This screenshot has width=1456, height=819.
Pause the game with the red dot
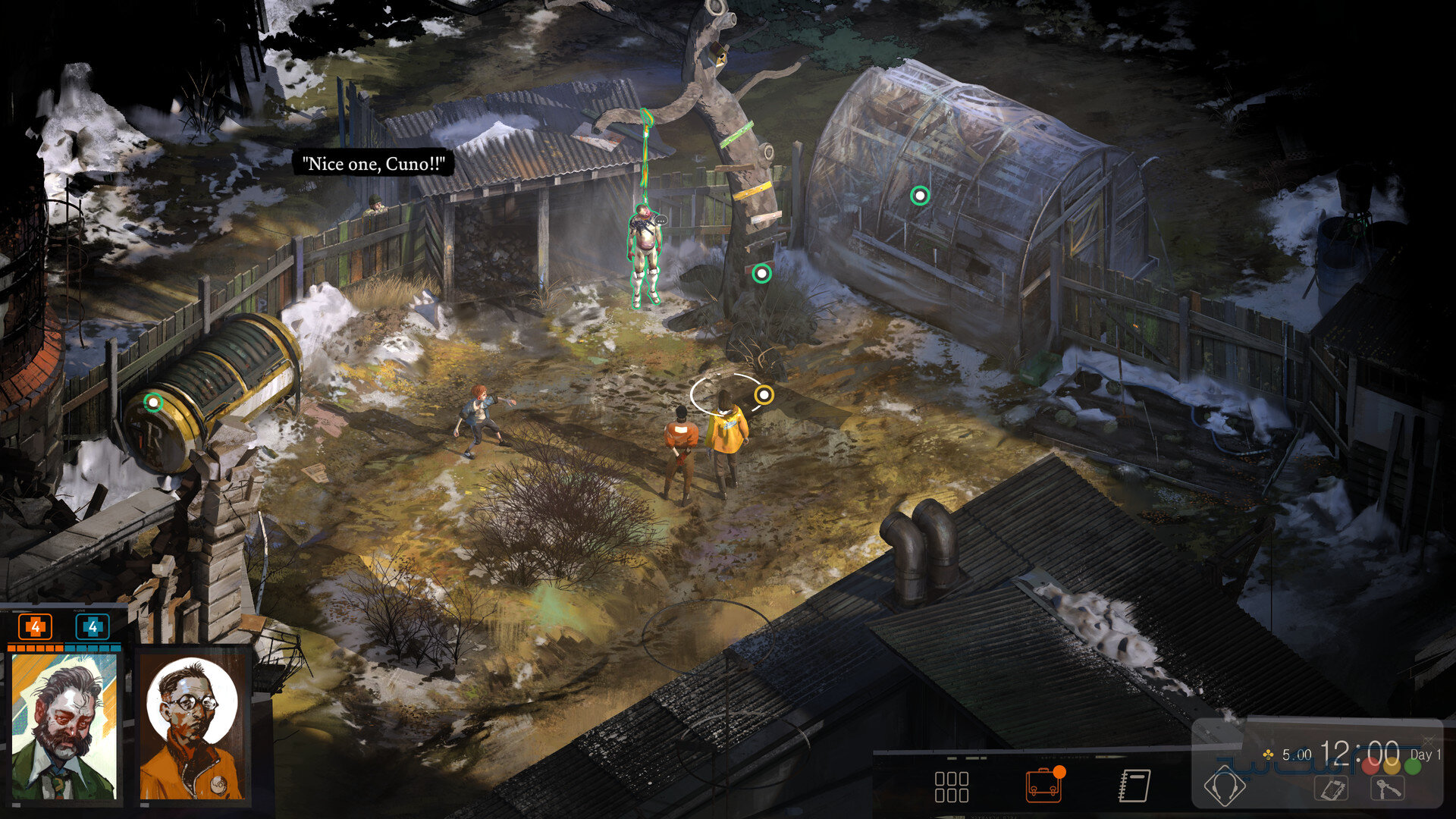(x=1370, y=767)
